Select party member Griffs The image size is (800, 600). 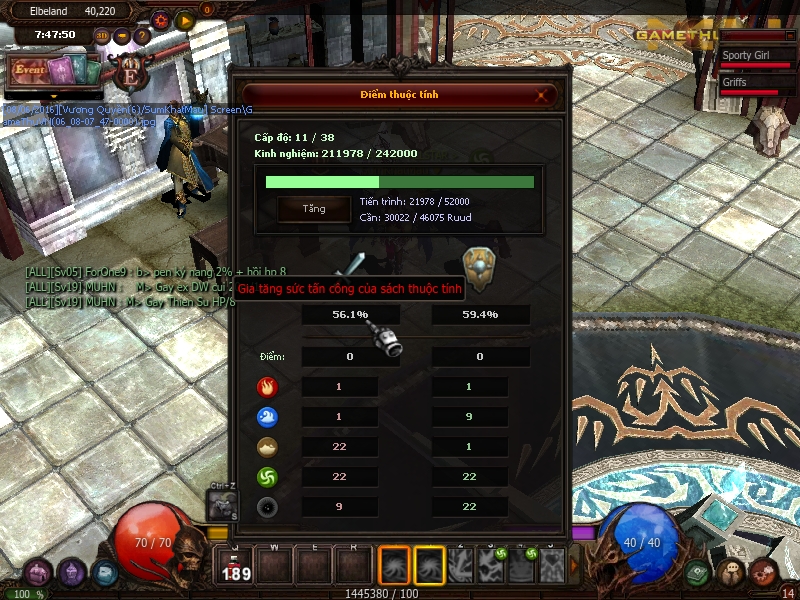(x=749, y=85)
